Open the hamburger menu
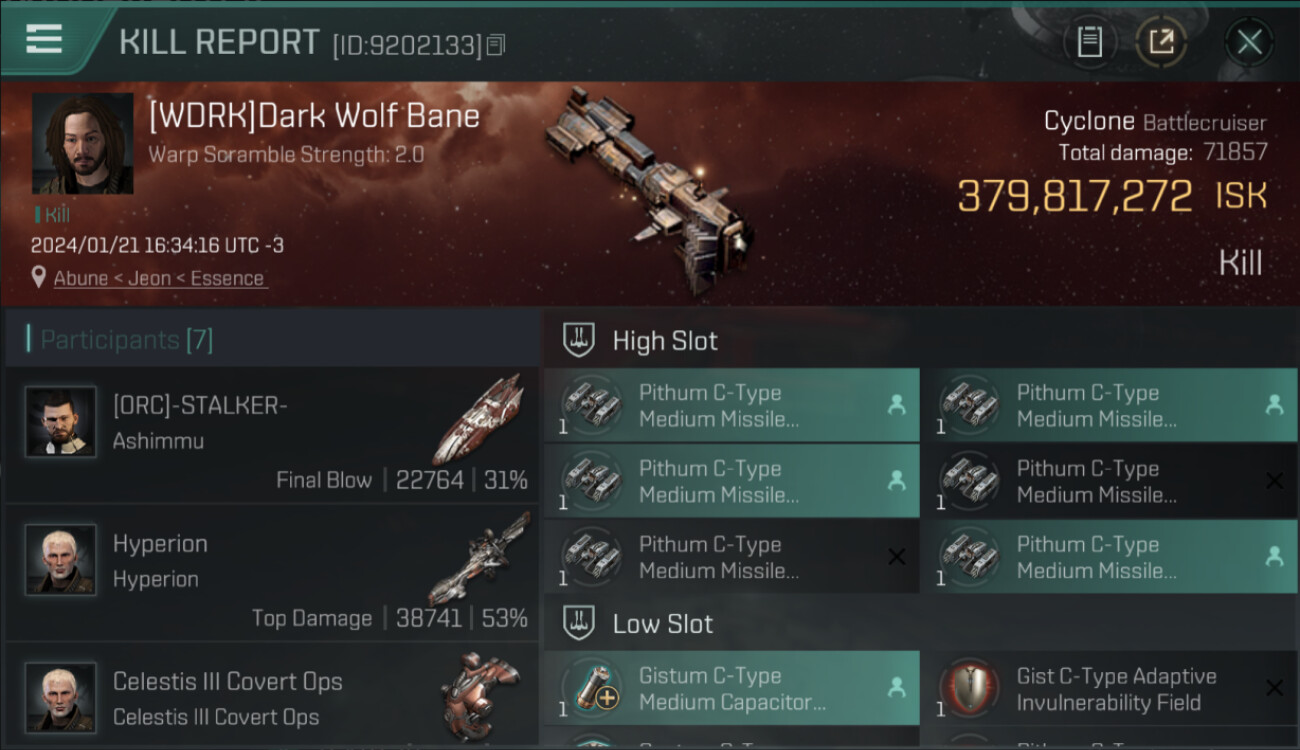 coord(44,40)
